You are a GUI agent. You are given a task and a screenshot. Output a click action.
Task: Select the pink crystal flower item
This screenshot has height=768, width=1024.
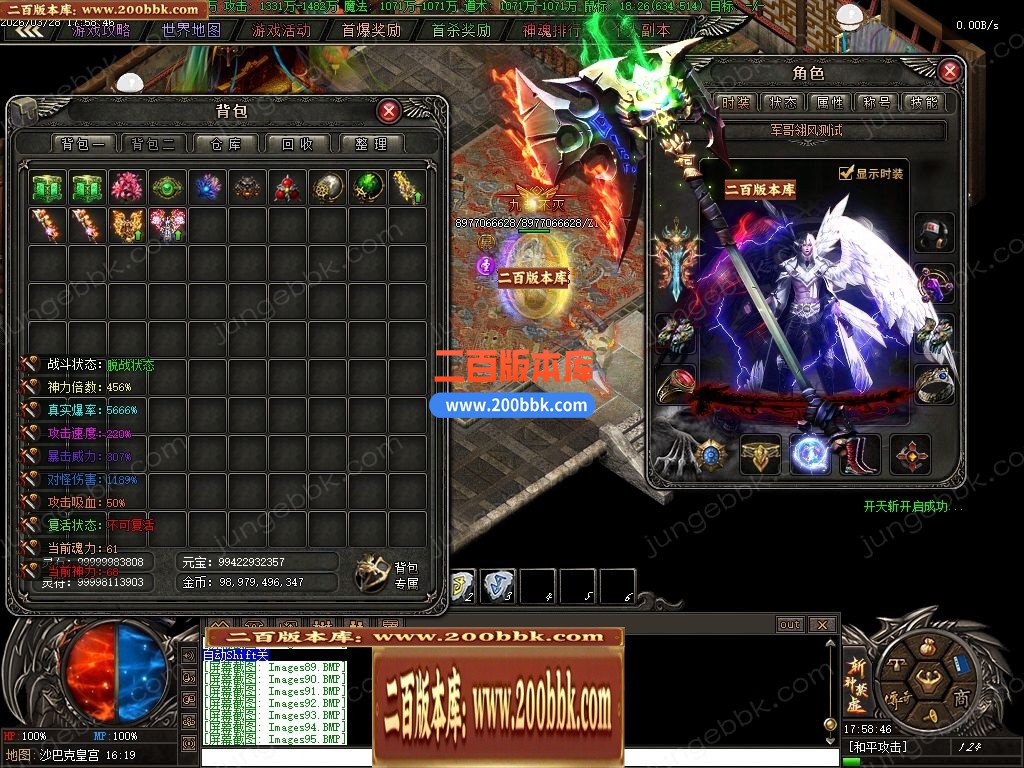[x=128, y=187]
